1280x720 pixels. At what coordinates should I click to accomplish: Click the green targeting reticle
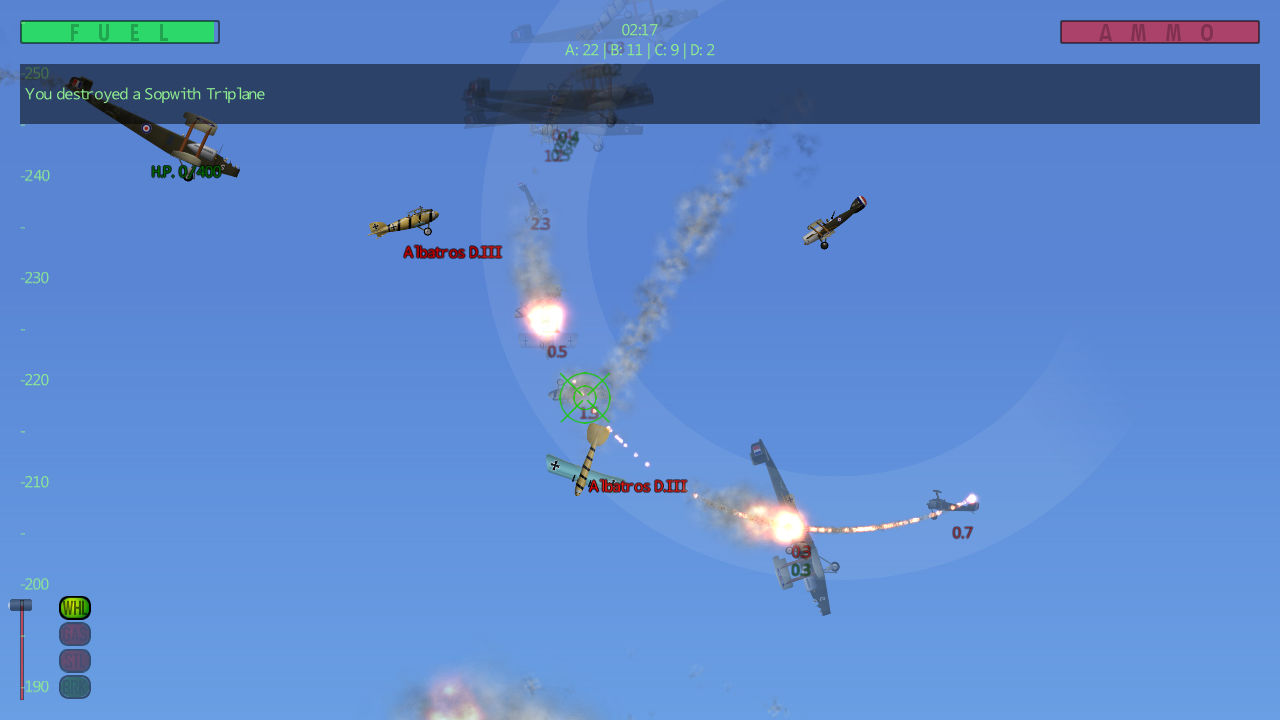tap(583, 397)
